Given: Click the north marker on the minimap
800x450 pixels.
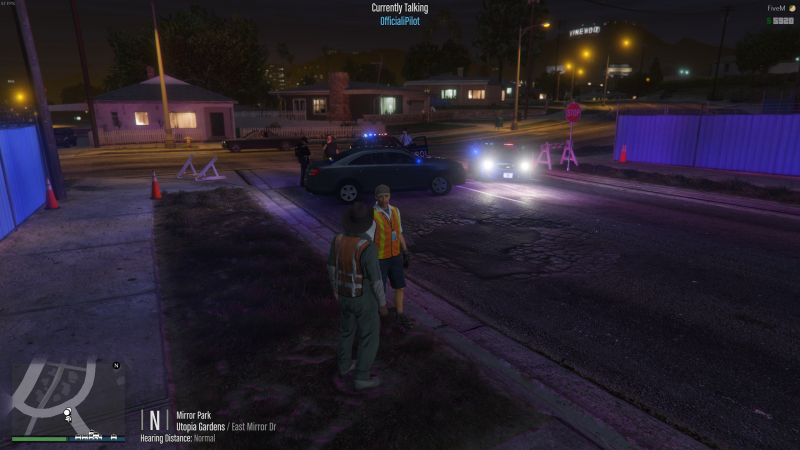Looking at the screenshot, I should coord(116,366).
